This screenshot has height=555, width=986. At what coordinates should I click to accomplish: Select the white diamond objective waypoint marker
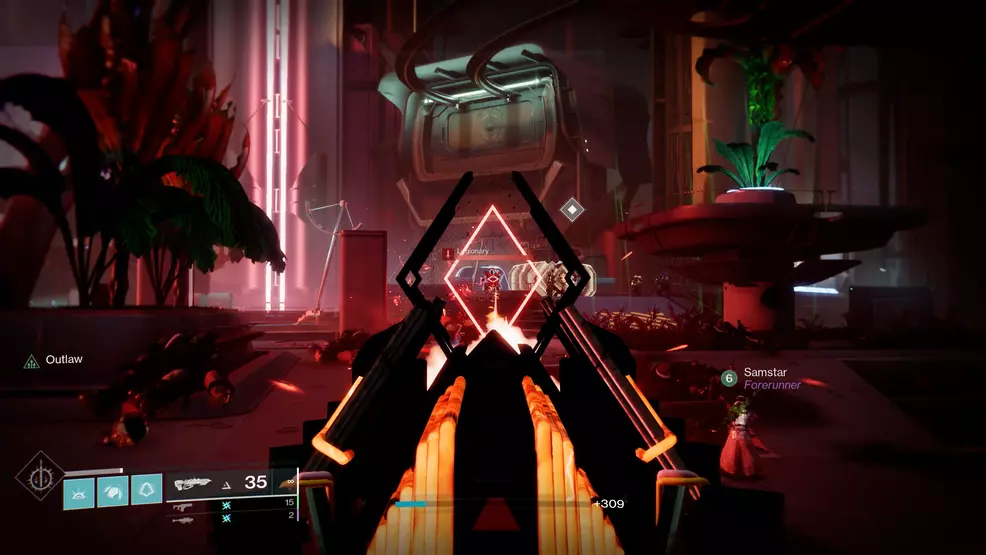571,209
